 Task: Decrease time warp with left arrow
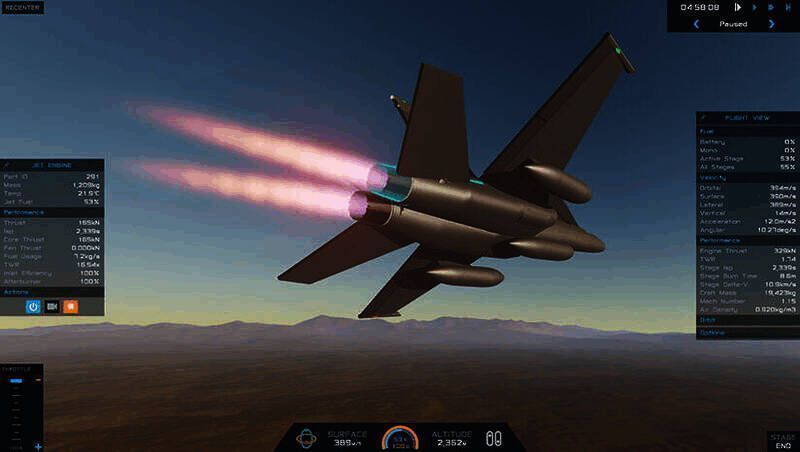coord(695,24)
